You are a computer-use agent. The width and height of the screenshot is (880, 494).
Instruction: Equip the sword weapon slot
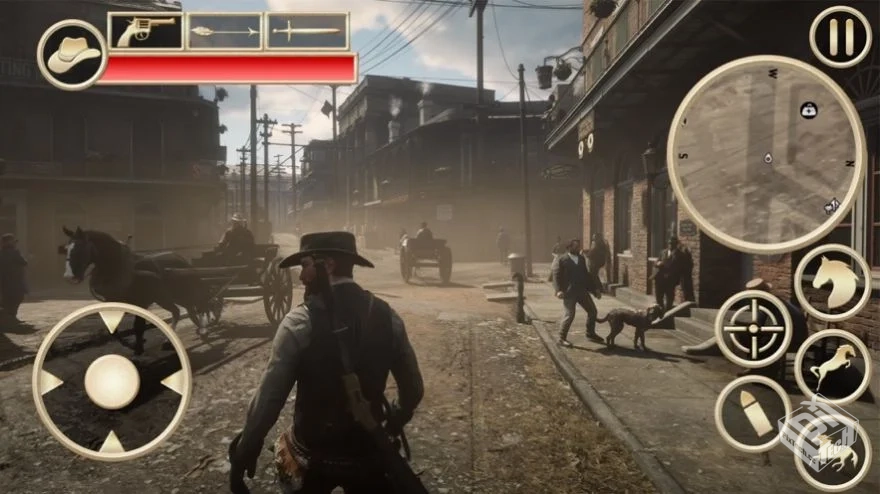point(307,31)
